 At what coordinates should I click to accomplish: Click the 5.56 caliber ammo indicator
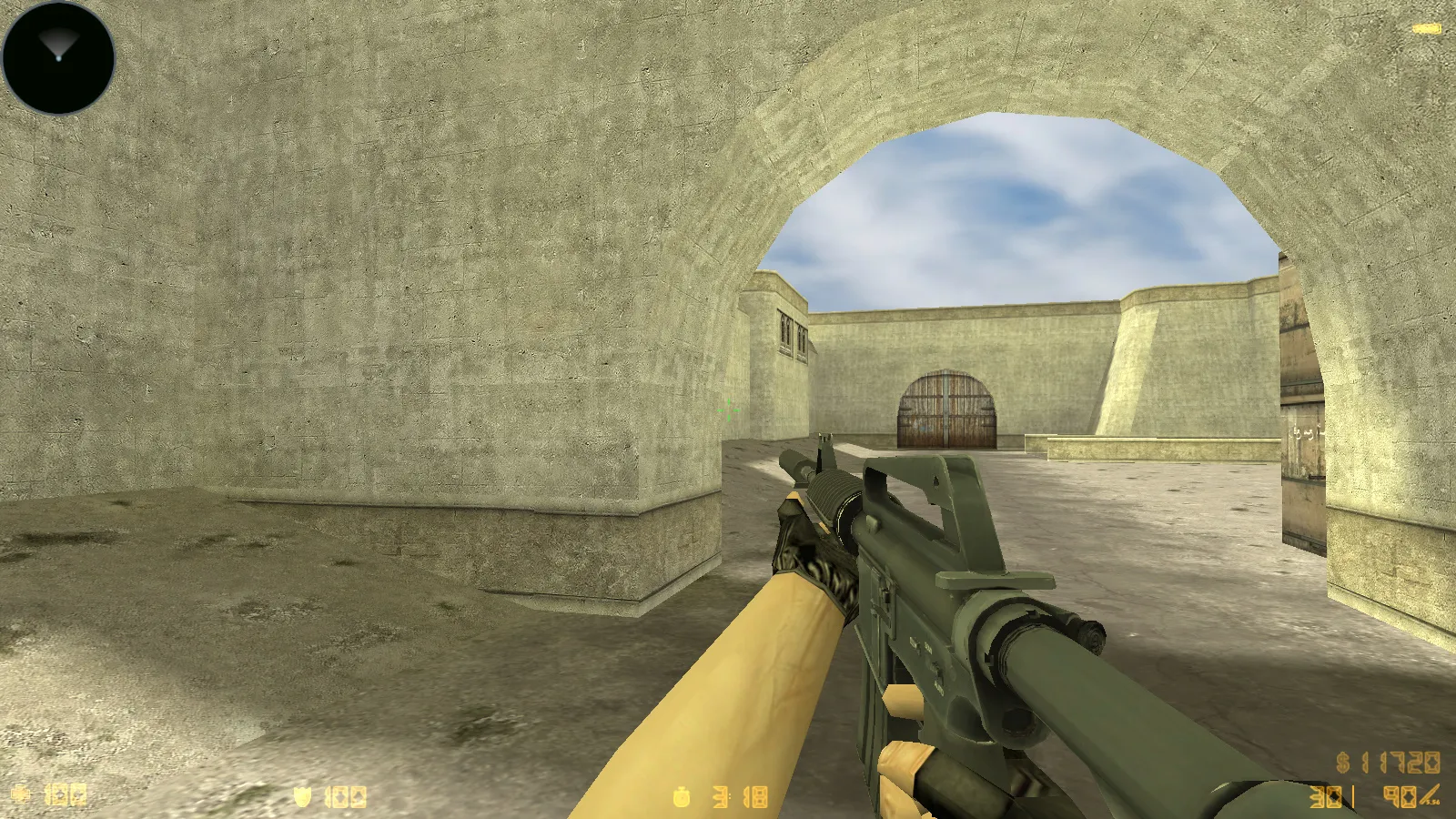click(1431, 801)
